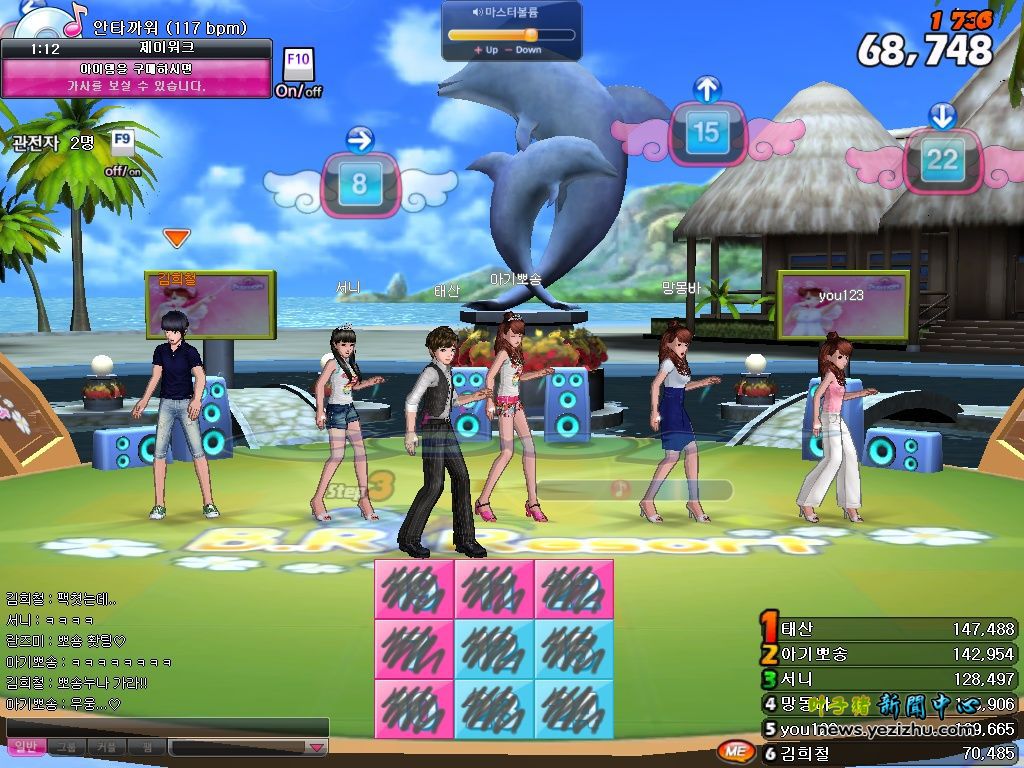Click the chat text input box
The height and width of the screenshot is (768, 1024).
[x=166, y=727]
